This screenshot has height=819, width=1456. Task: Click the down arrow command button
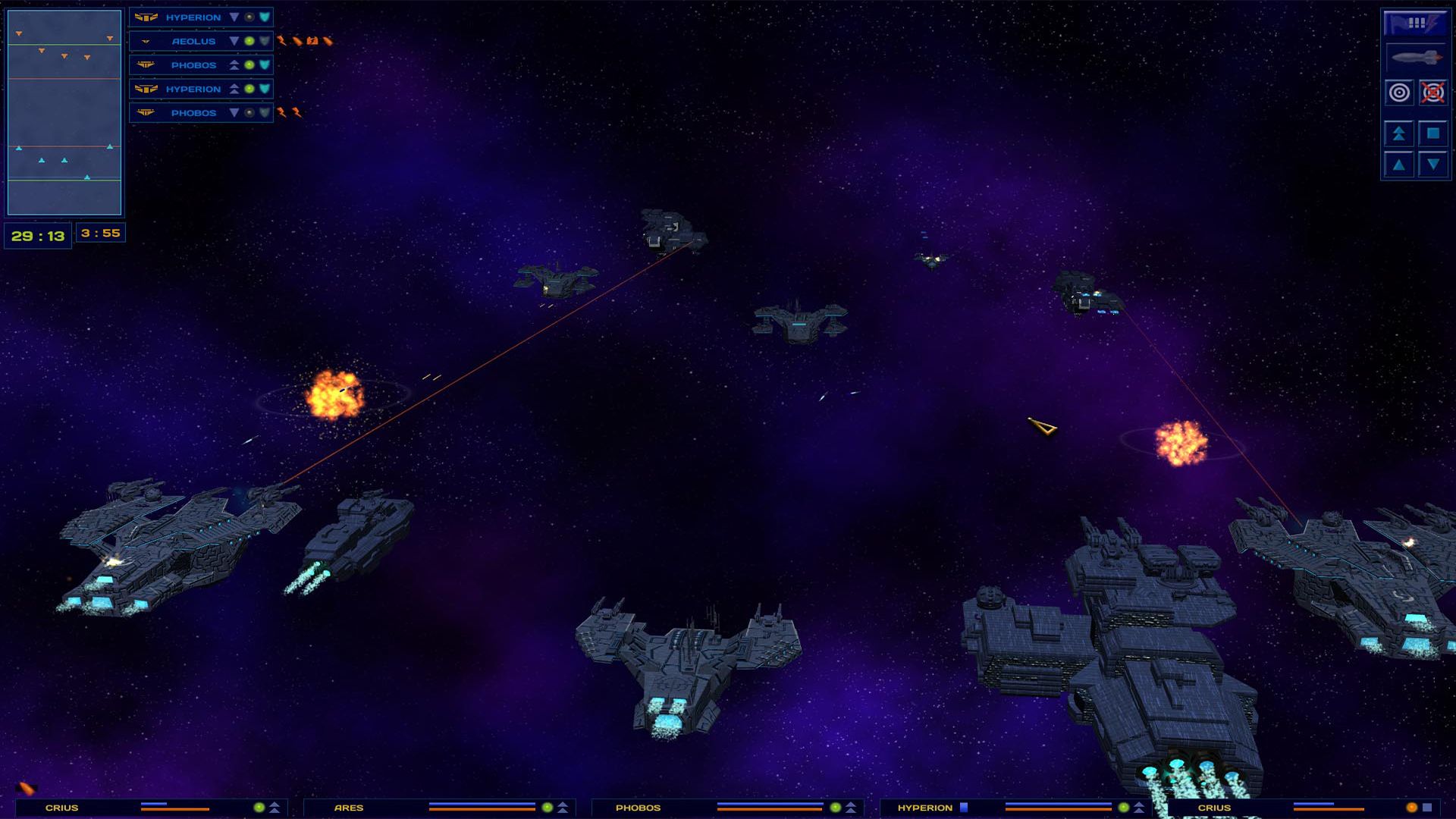point(1432,165)
